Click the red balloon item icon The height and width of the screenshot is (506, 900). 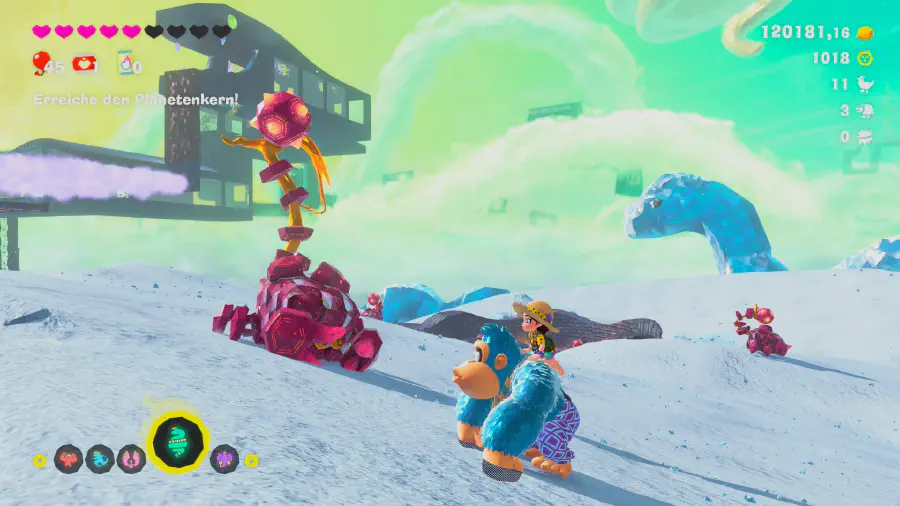pos(41,64)
